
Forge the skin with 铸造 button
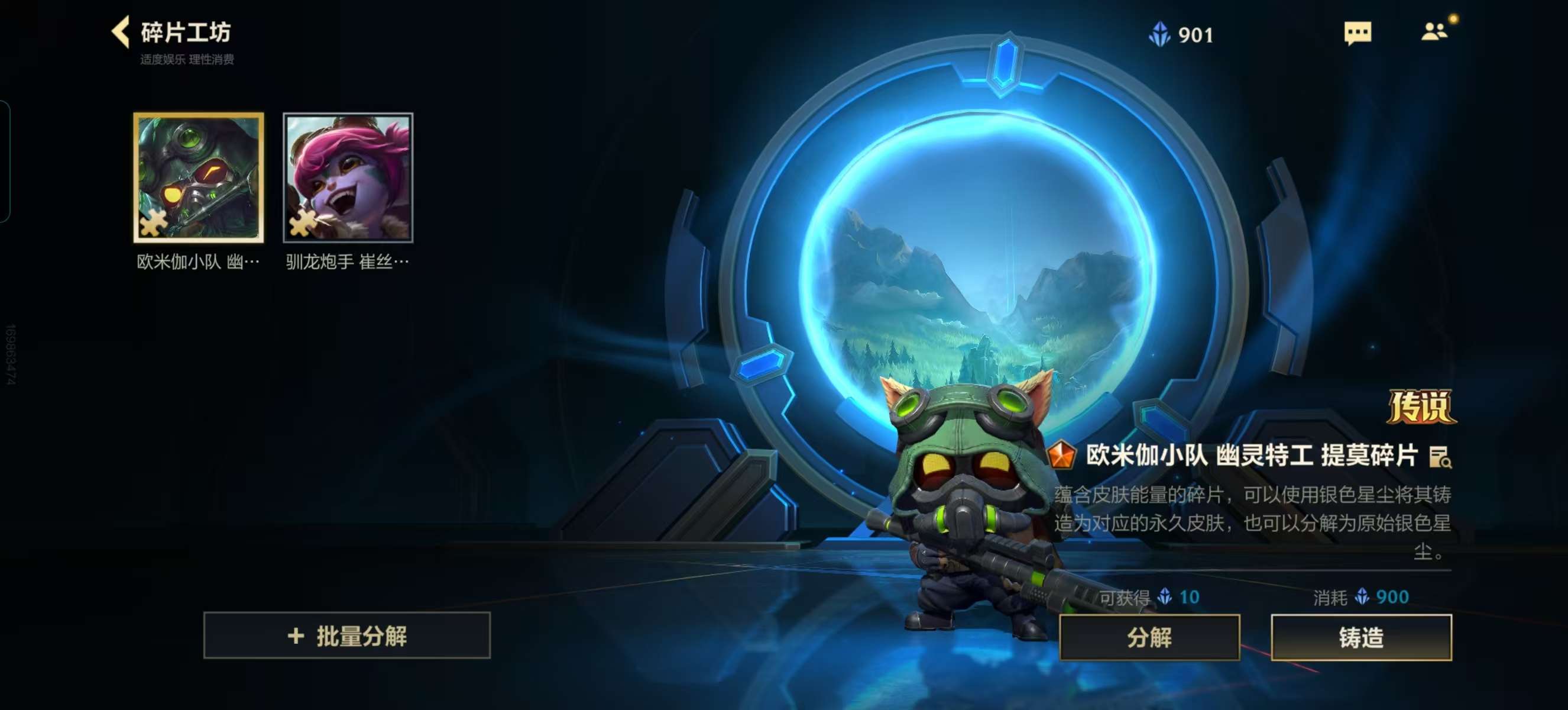point(1361,638)
